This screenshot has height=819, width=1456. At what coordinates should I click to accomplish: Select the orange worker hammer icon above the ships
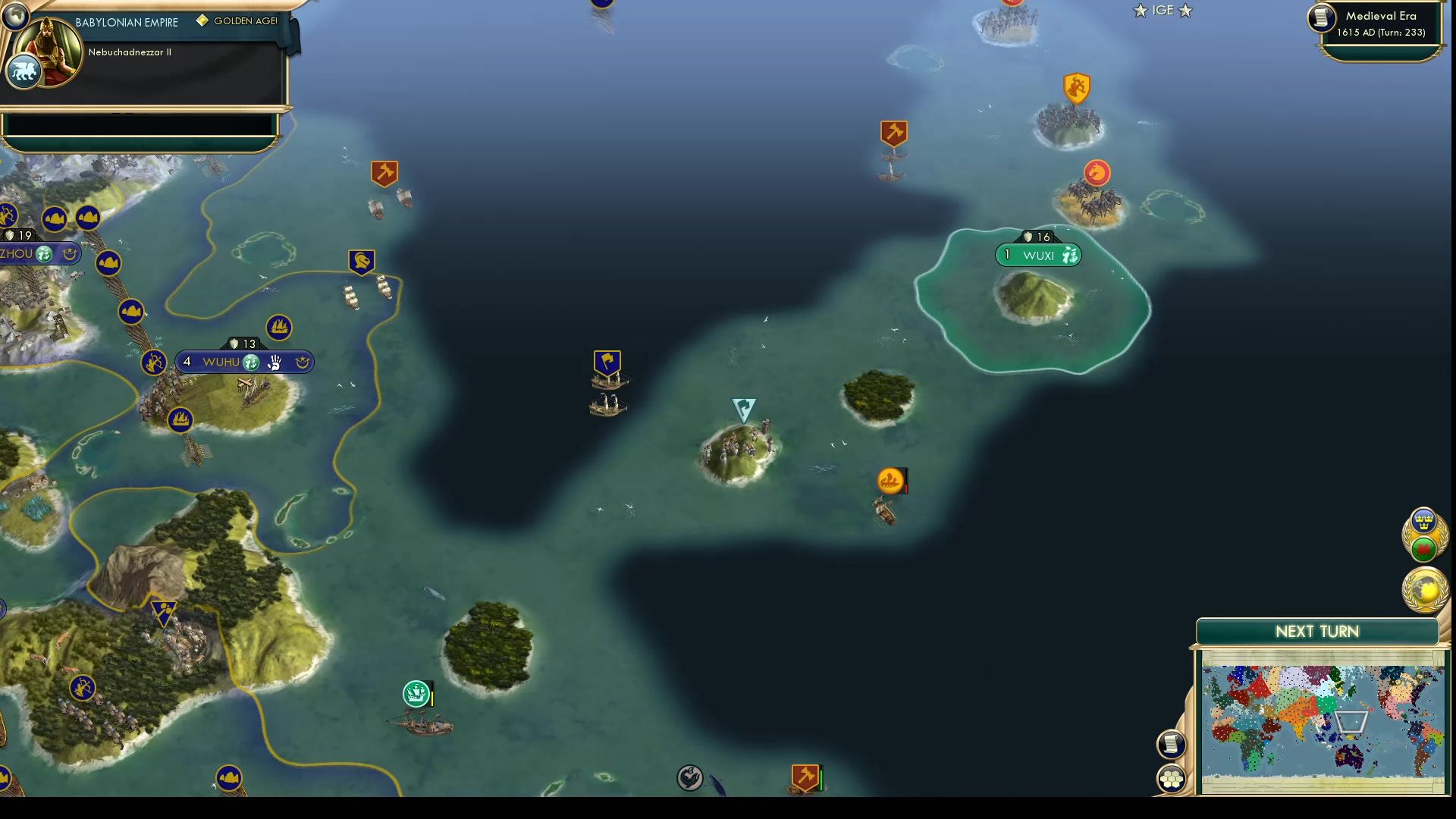click(384, 174)
